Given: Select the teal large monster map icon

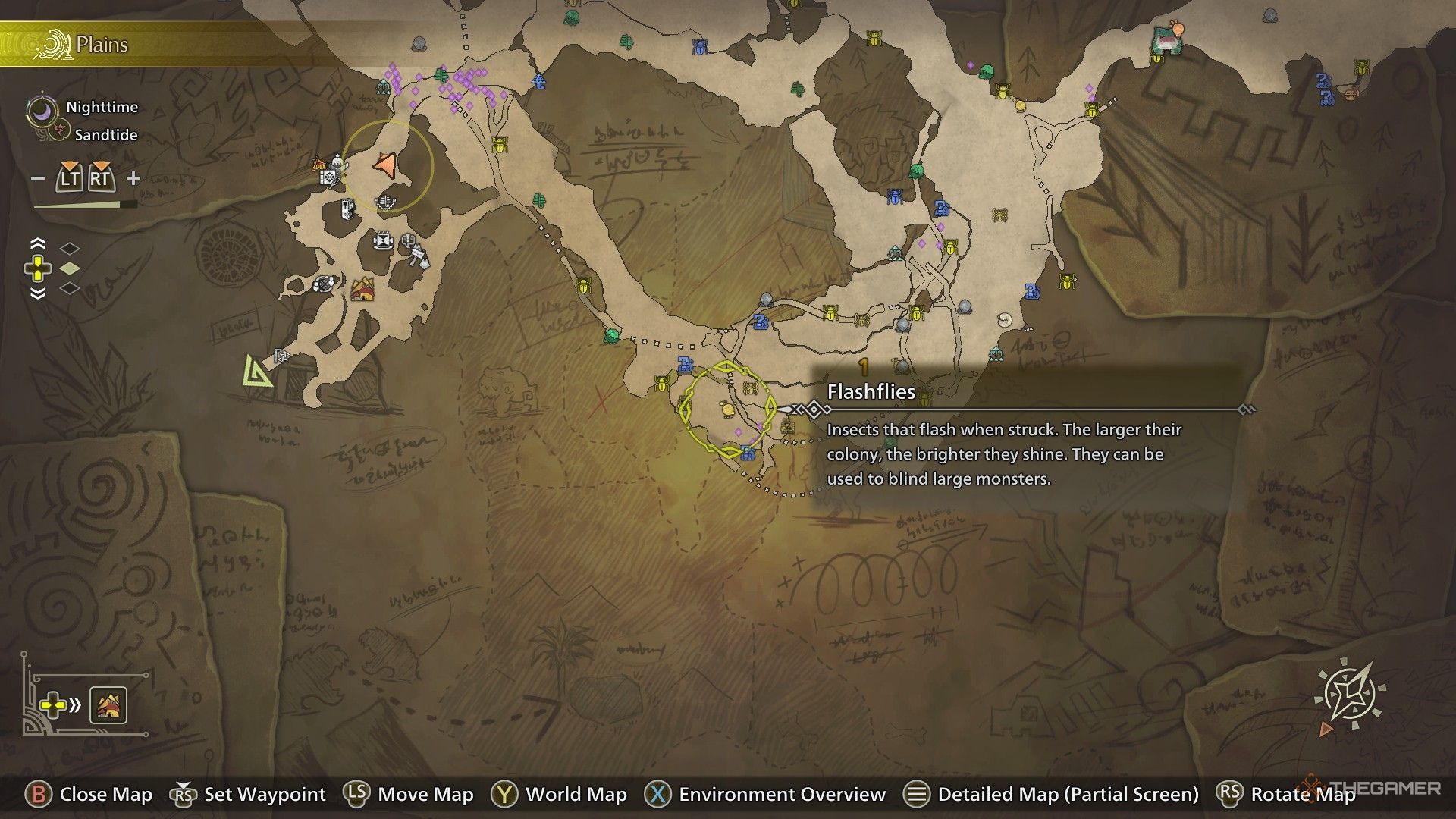Looking at the screenshot, I should [x=1167, y=40].
